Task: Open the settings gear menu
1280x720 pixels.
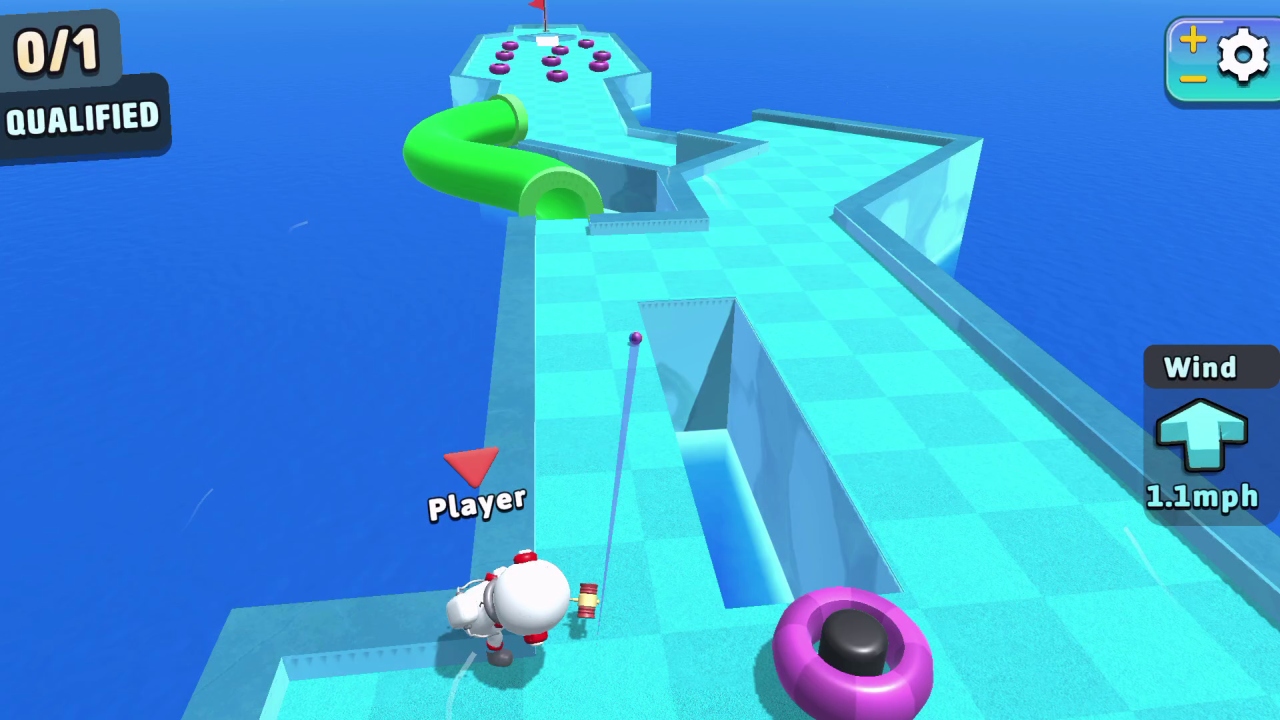Action: pyautogui.click(x=1243, y=55)
